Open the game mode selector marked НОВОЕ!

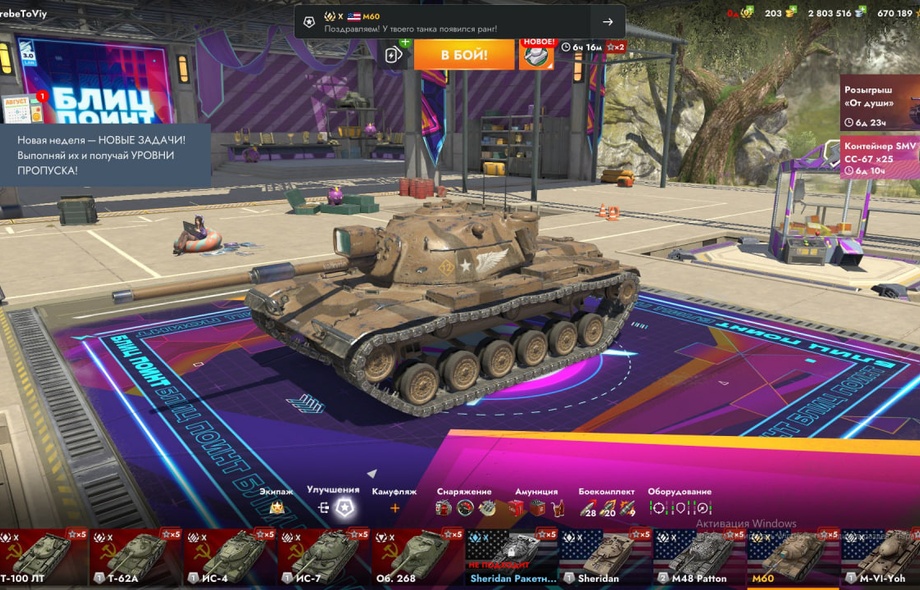[x=537, y=54]
